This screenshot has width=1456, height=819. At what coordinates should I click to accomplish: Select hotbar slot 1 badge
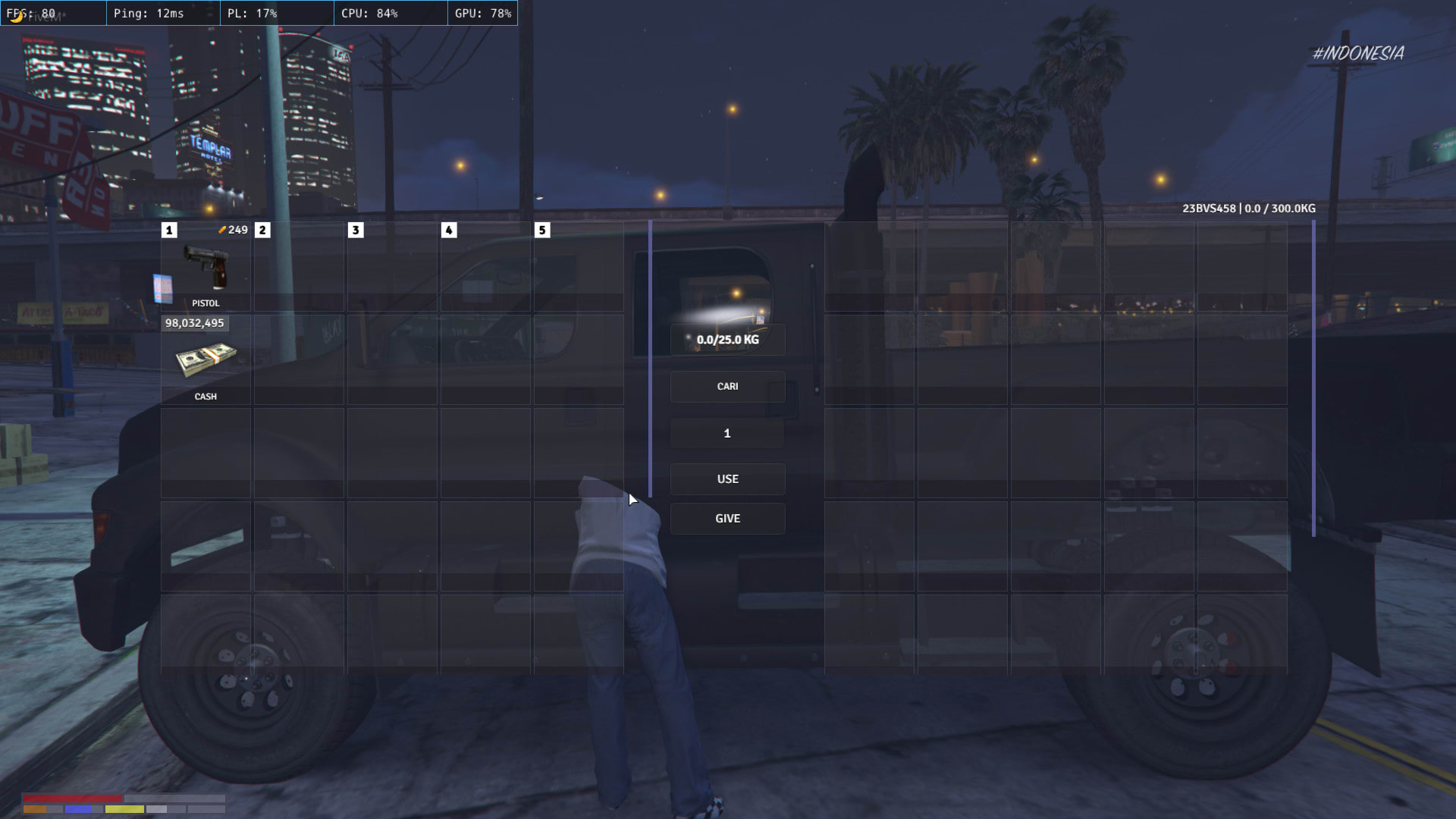pos(168,229)
